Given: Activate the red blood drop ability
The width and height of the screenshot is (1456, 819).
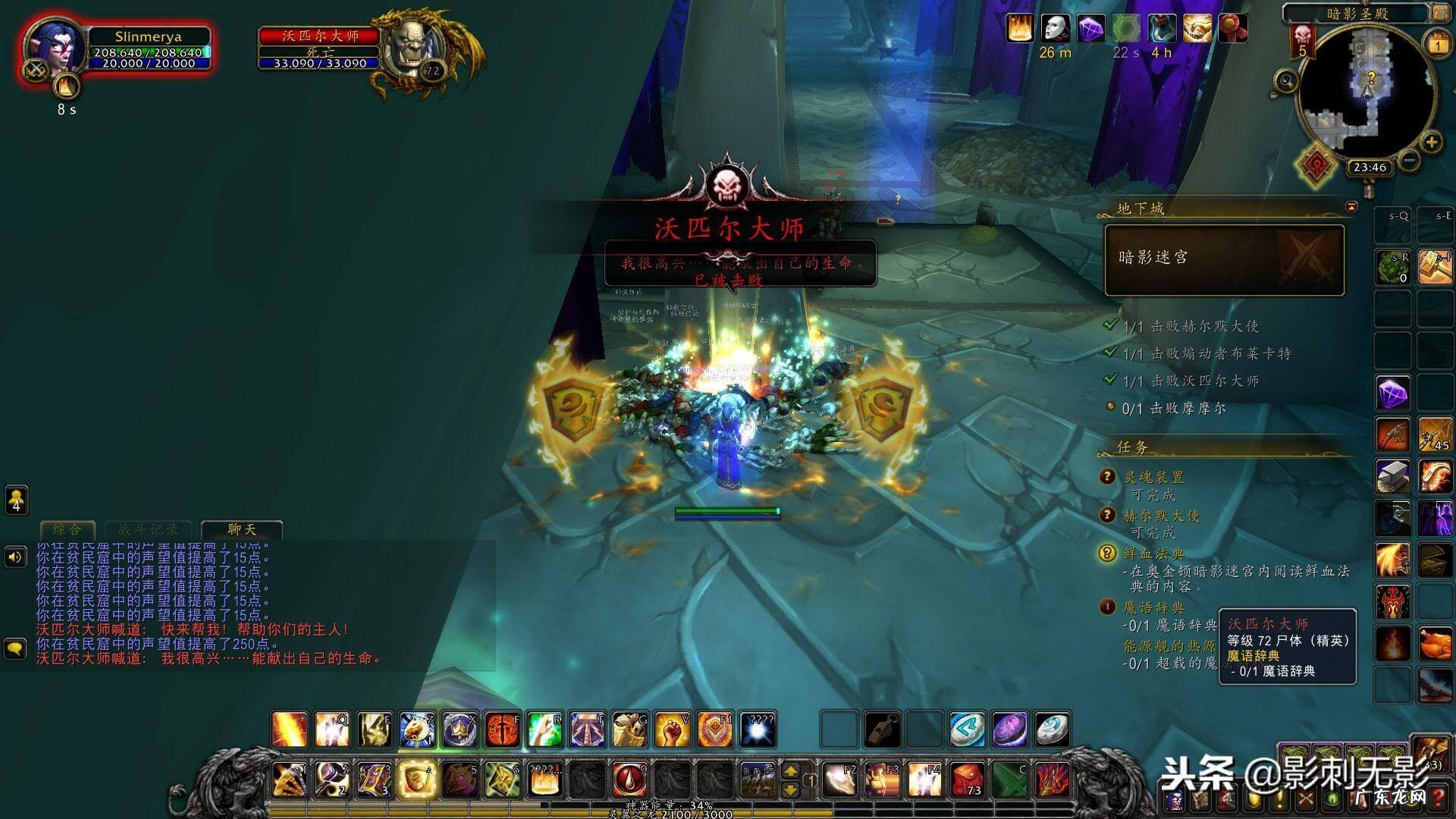Looking at the screenshot, I should click(629, 780).
